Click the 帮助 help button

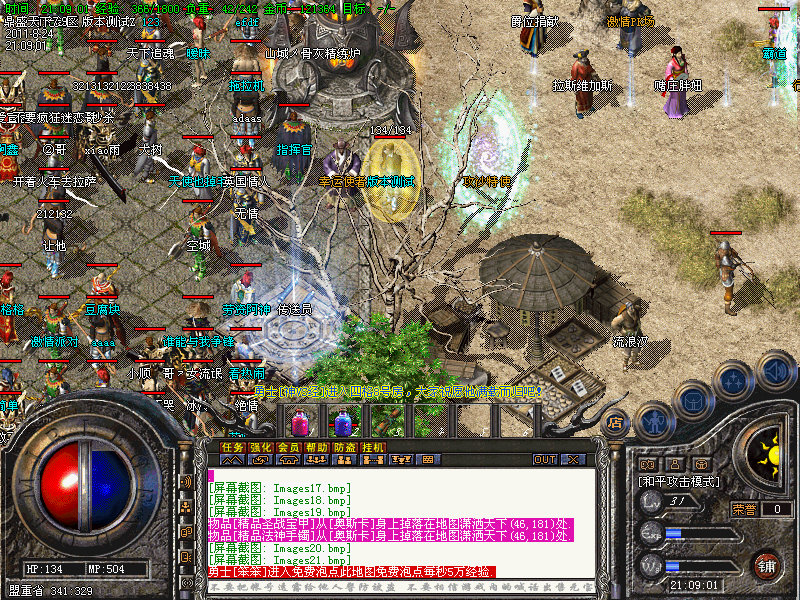317,447
